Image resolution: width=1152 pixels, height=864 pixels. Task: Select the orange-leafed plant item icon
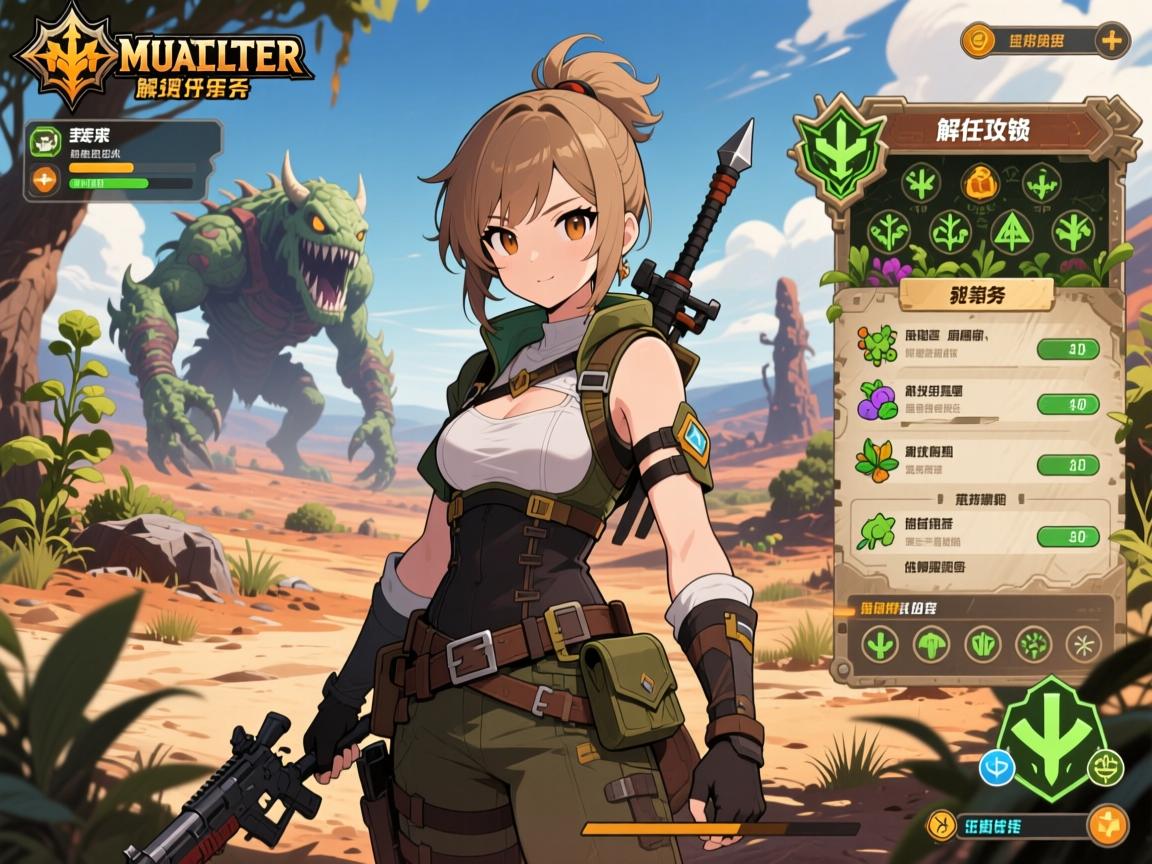point(874,461)
